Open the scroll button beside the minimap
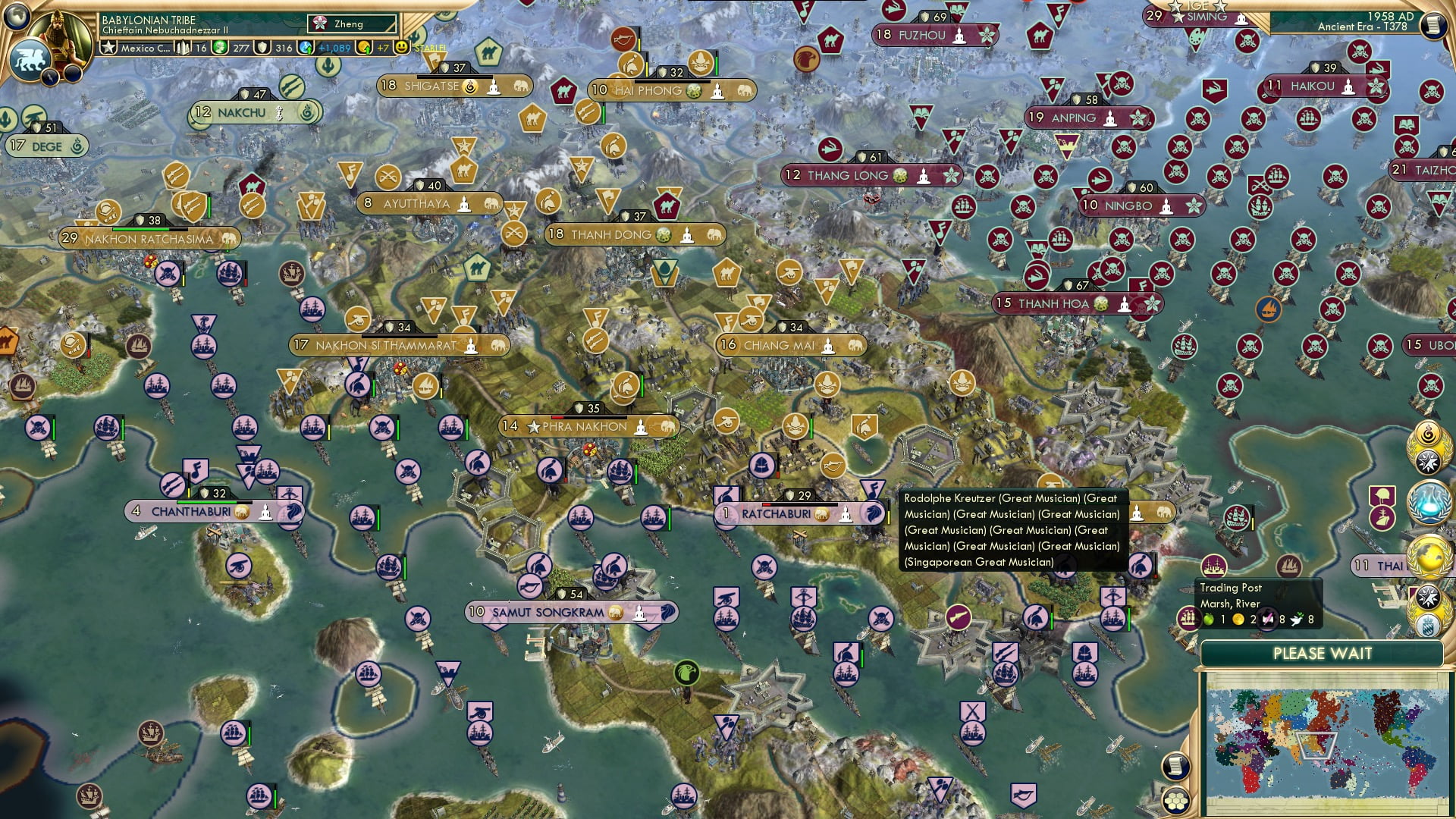This screenshot has height=819, width=1456. pos(1175,766)
